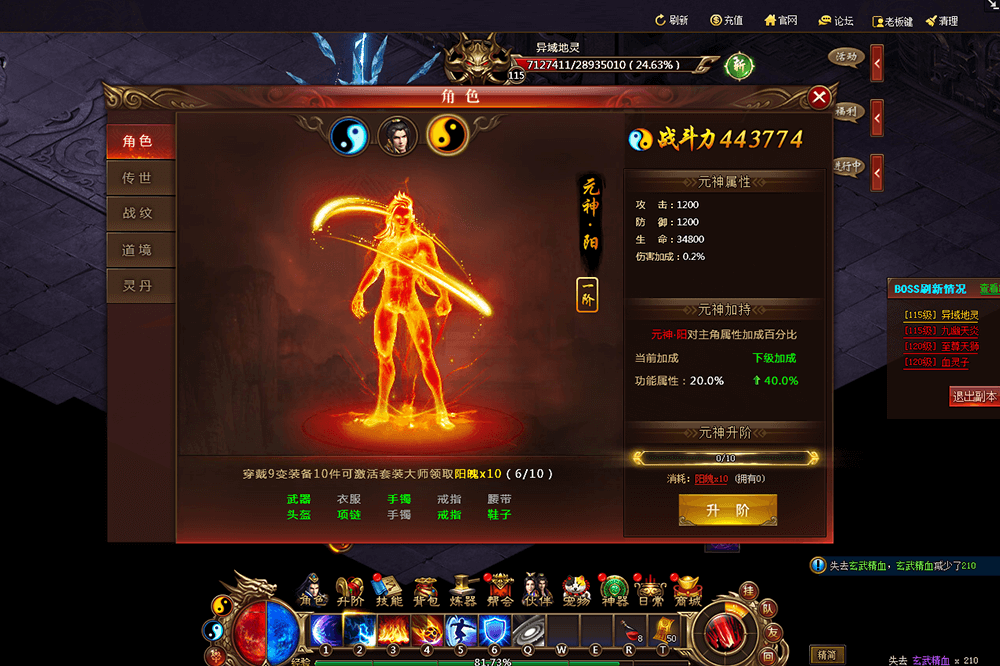
Task: Activate the blue shield skill
Action: [494, 631]
